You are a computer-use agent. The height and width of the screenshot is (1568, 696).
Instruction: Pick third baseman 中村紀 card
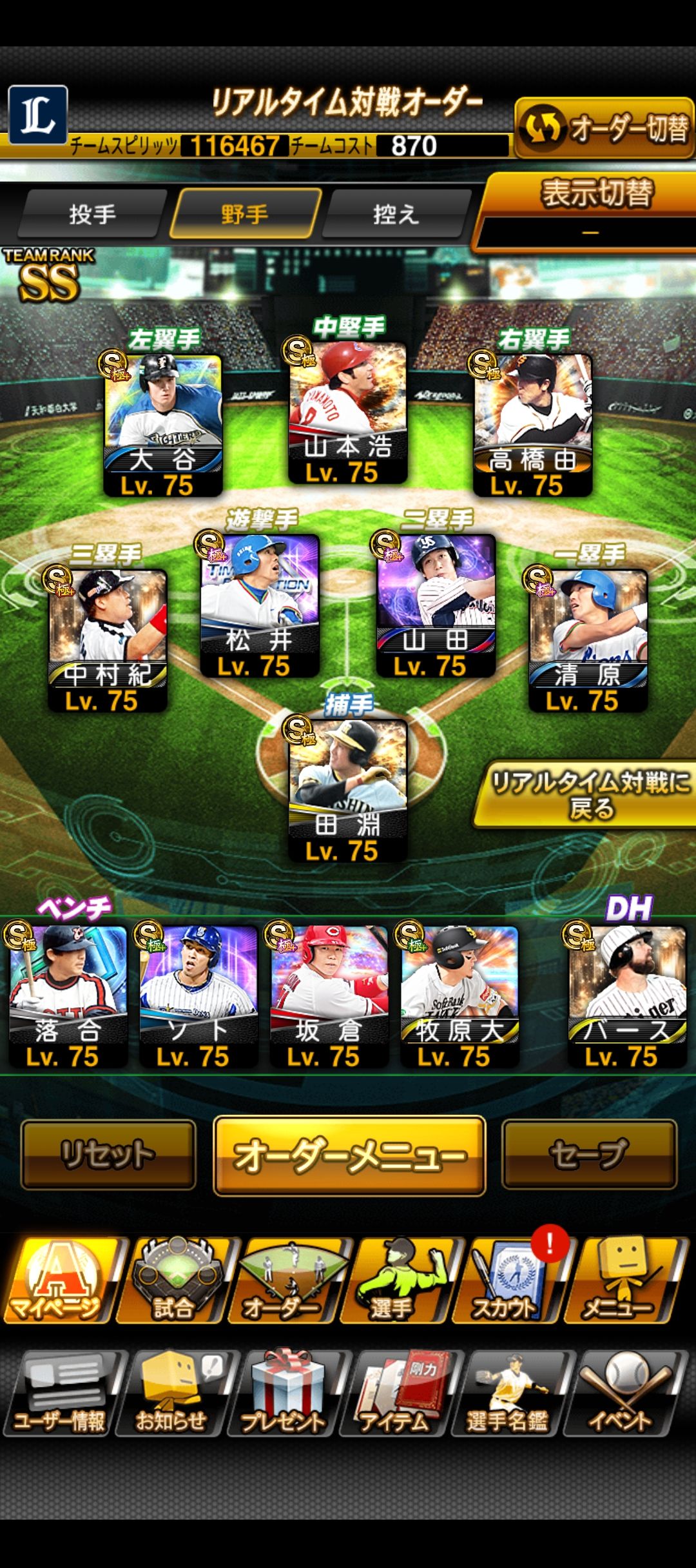[x=108, y=640]
